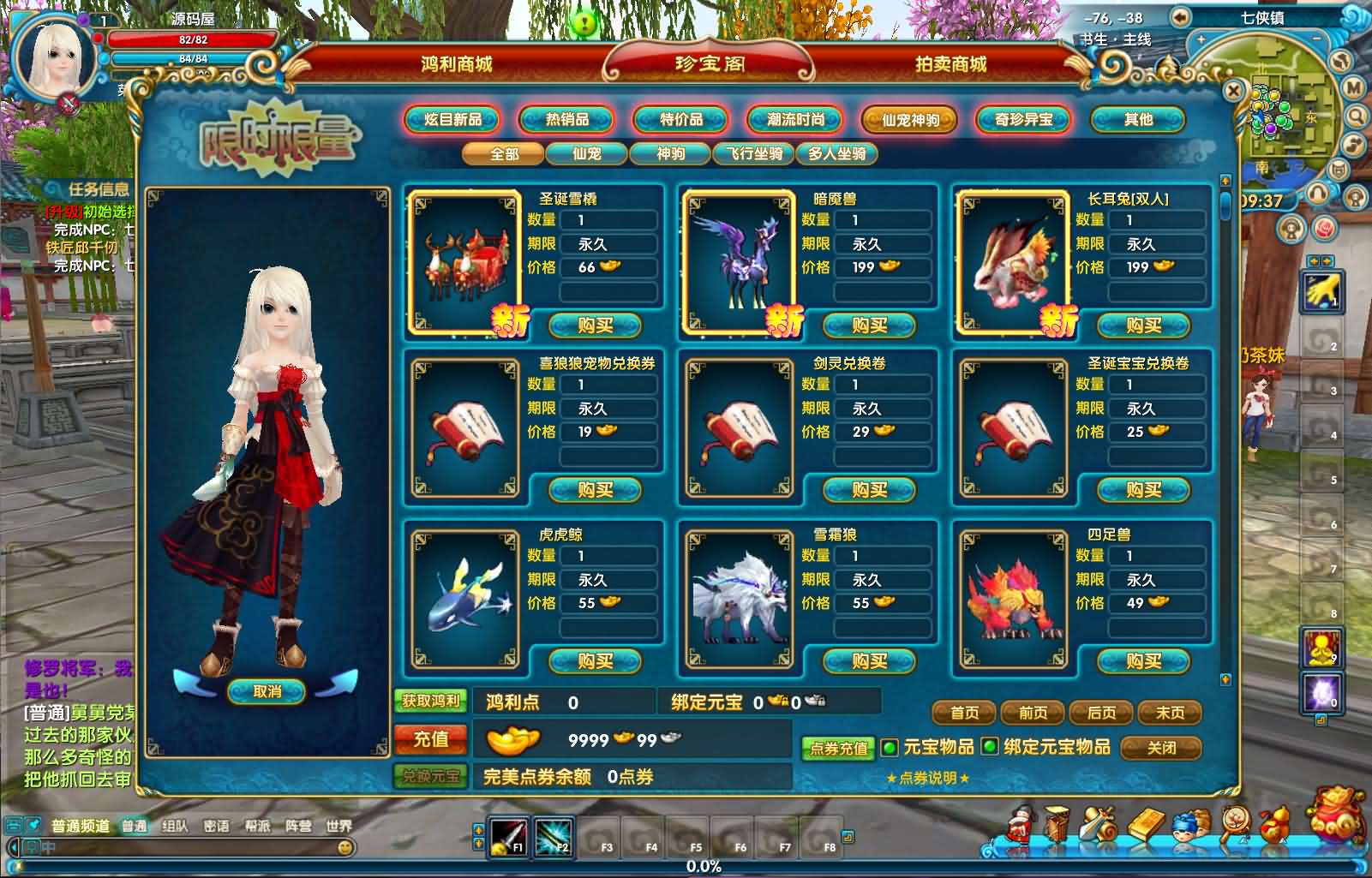Image resolution: width=1372 pixels, height=878 pixels.
Task: Choose the 潮流时尚 category button
Action: coord(795,120)
